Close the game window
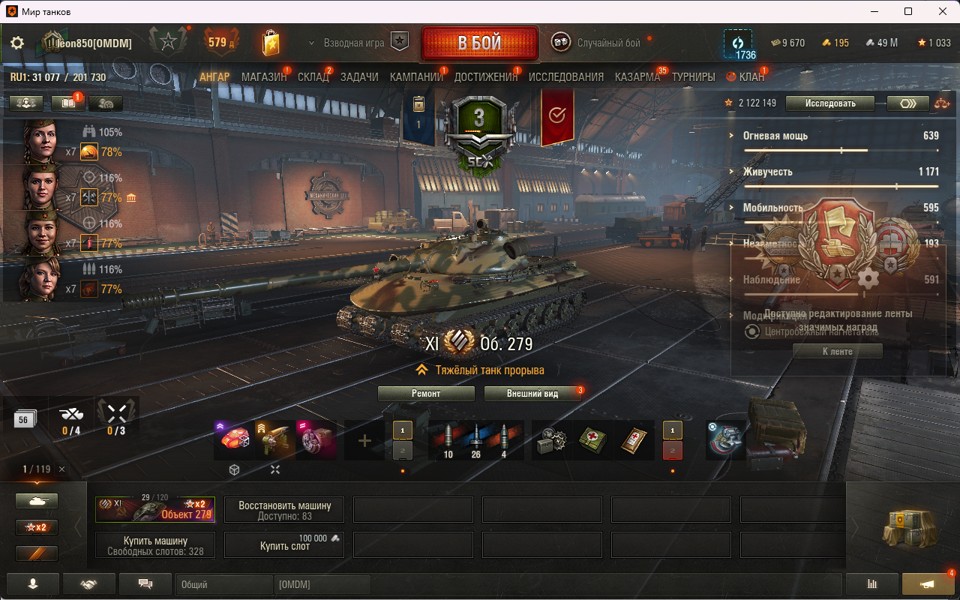960x600 pixels. 936,11
